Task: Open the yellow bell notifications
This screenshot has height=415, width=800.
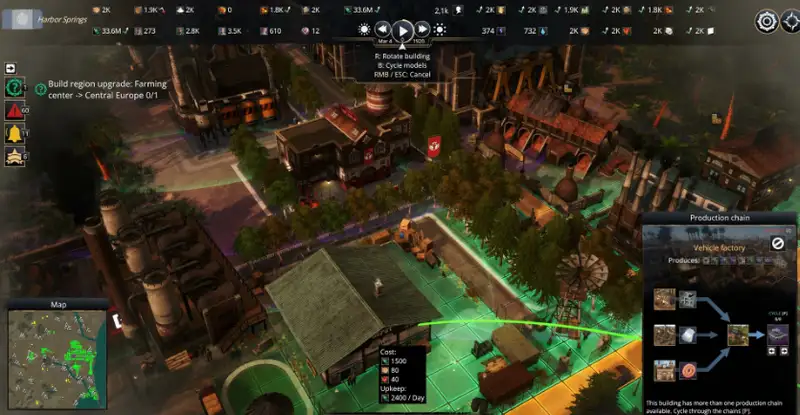Action: pos(16,133)
